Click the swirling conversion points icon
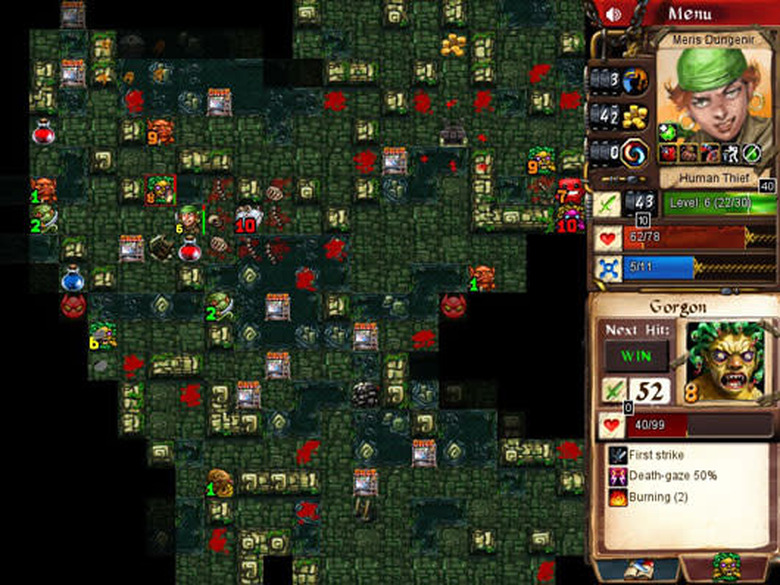The image size is (780, 585). tap(634, 153)
